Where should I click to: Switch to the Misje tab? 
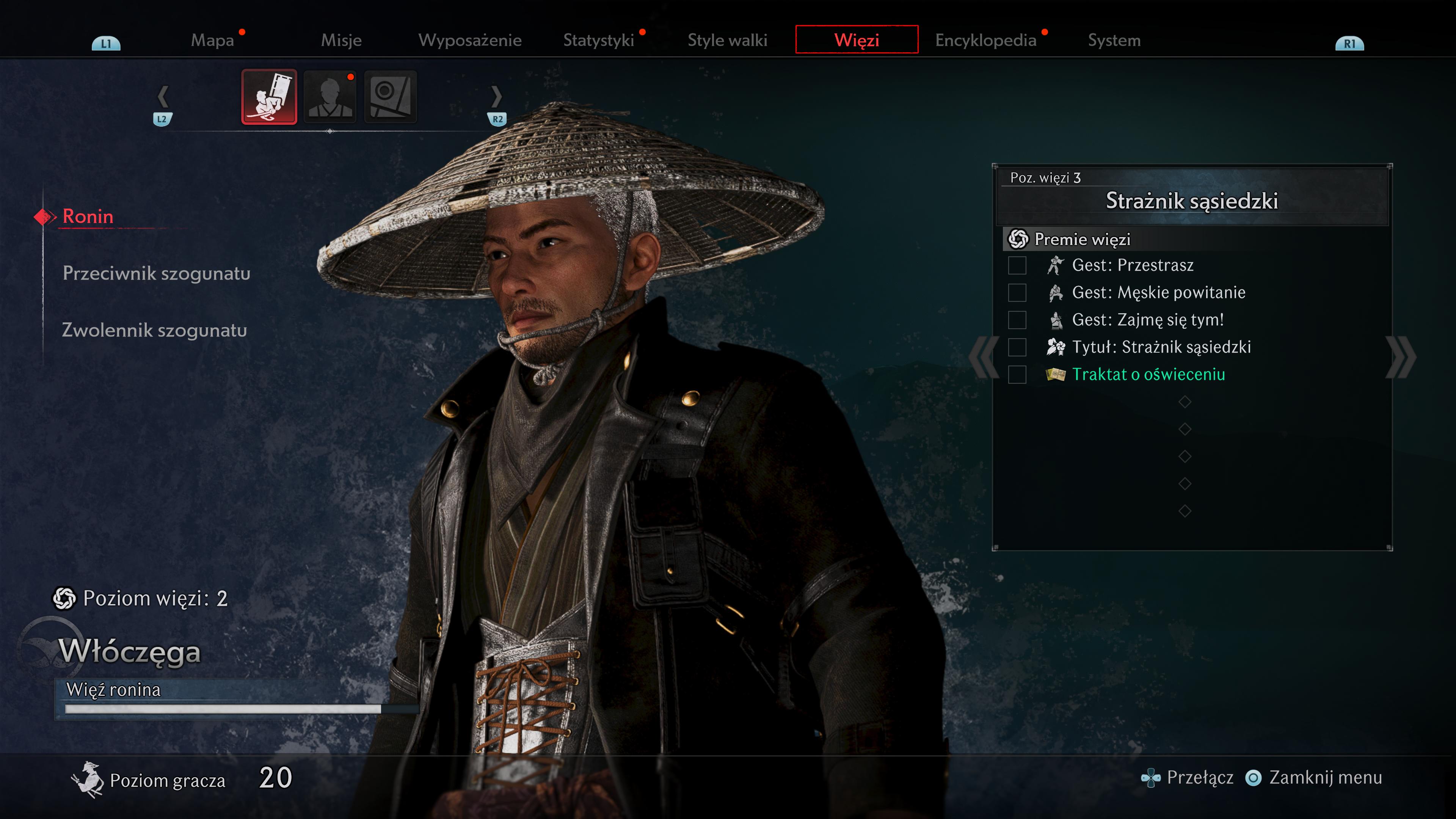341,40
